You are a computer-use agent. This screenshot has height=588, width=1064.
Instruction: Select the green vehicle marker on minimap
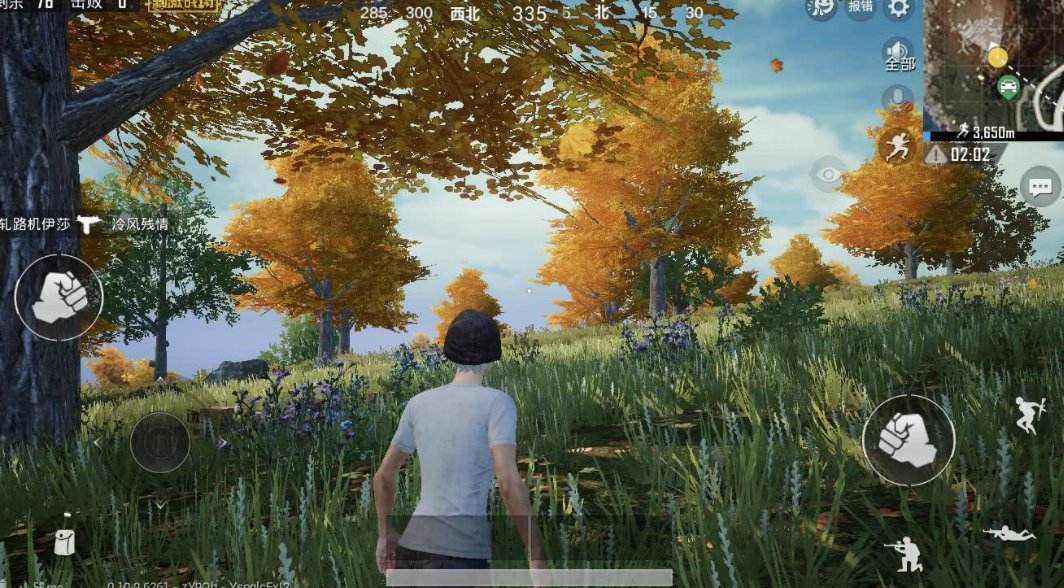[x=1008, y=86]
